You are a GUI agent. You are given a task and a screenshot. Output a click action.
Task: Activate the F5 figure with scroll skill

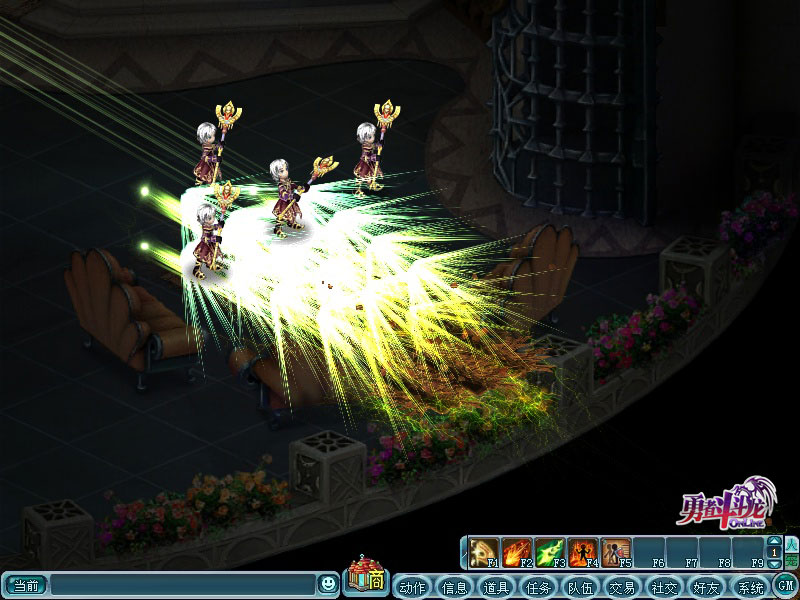click(616, 552)
